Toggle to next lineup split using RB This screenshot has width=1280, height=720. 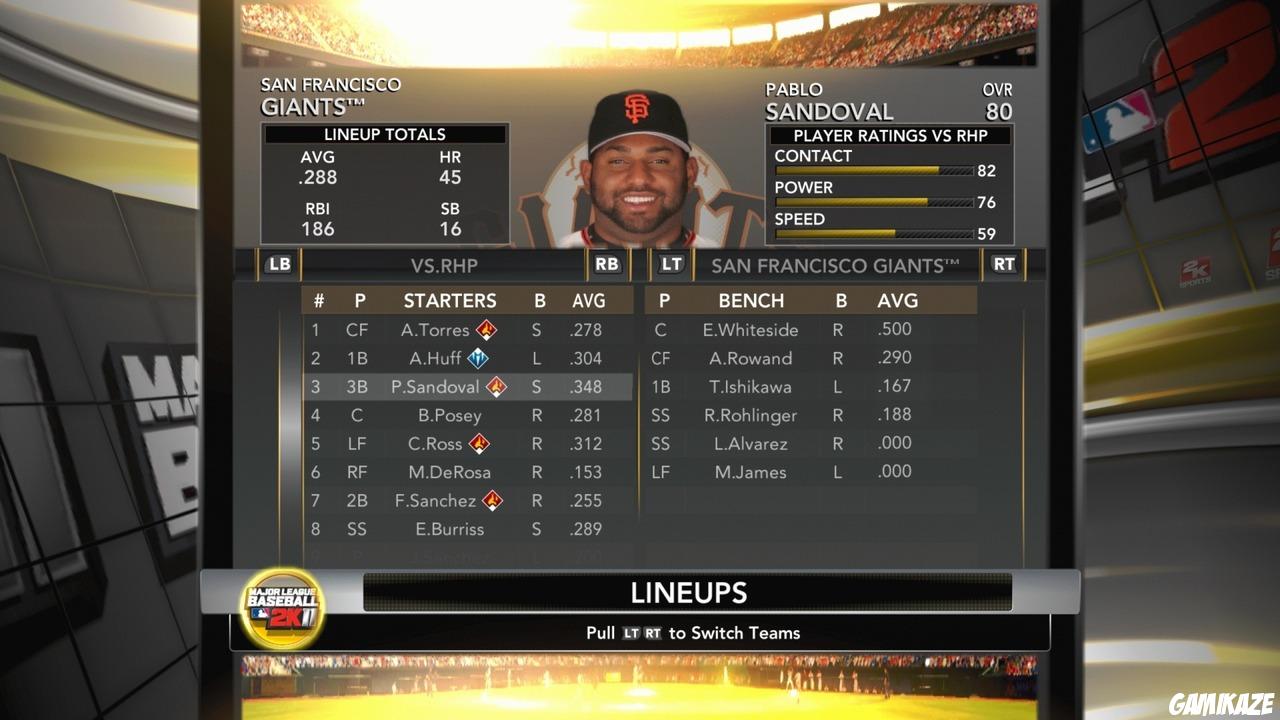606,264
